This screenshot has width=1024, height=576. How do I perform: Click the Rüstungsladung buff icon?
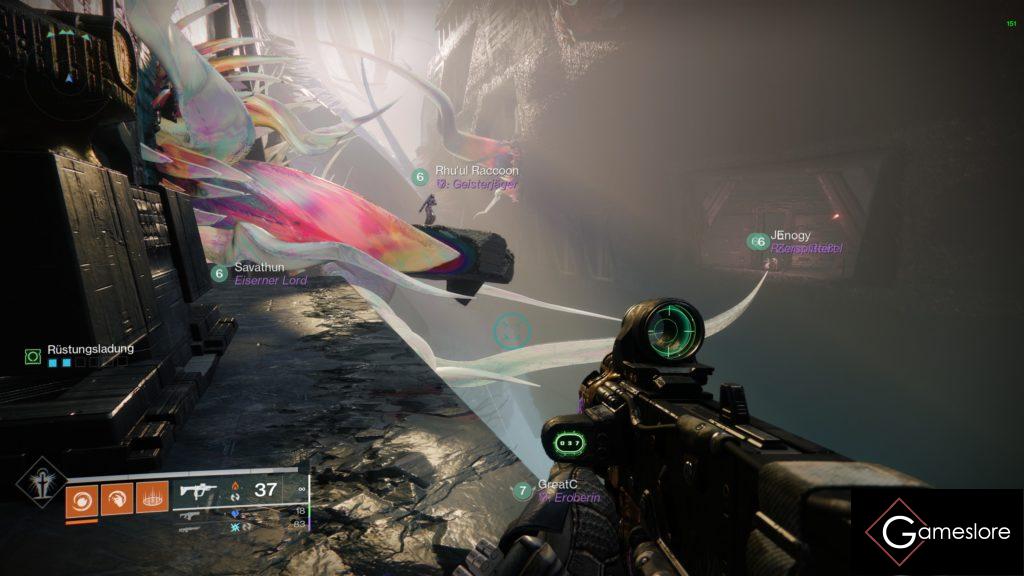point(33,355)
